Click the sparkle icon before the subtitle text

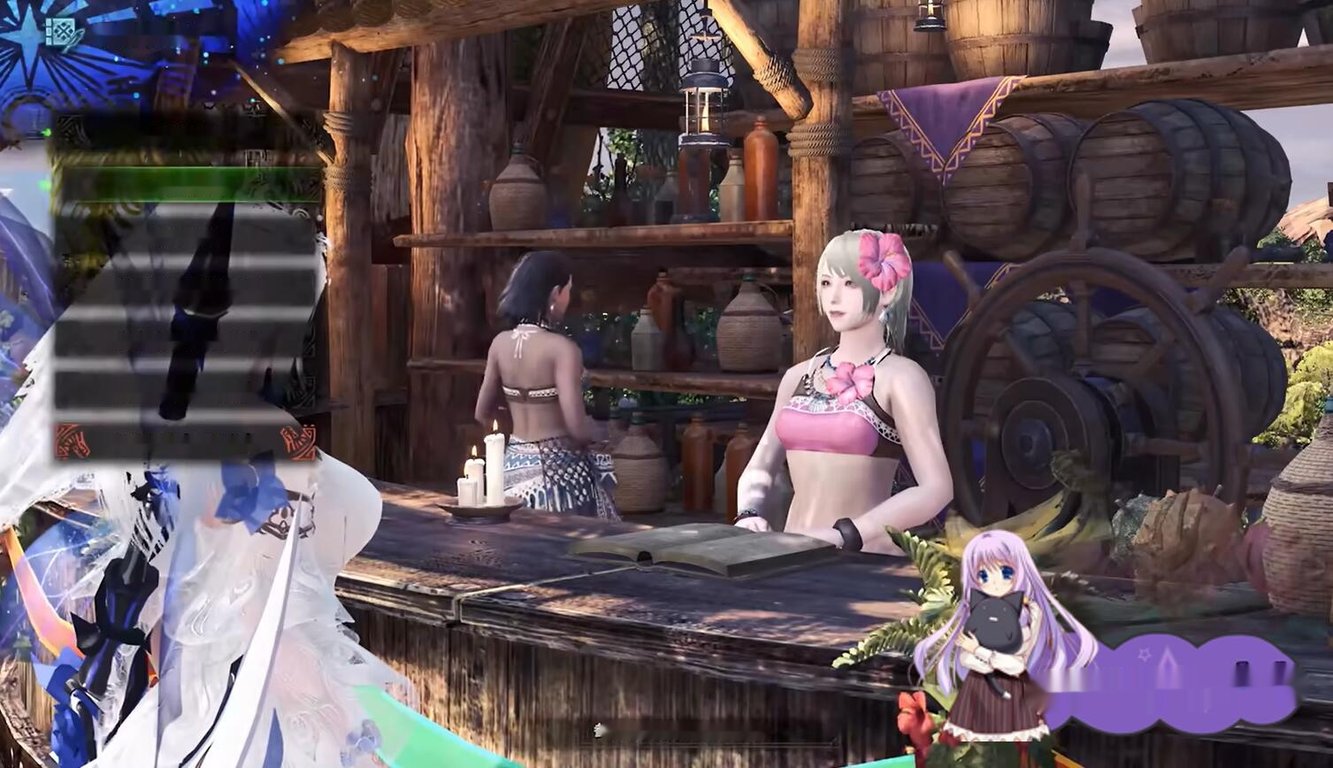click(x=597, y=728)
